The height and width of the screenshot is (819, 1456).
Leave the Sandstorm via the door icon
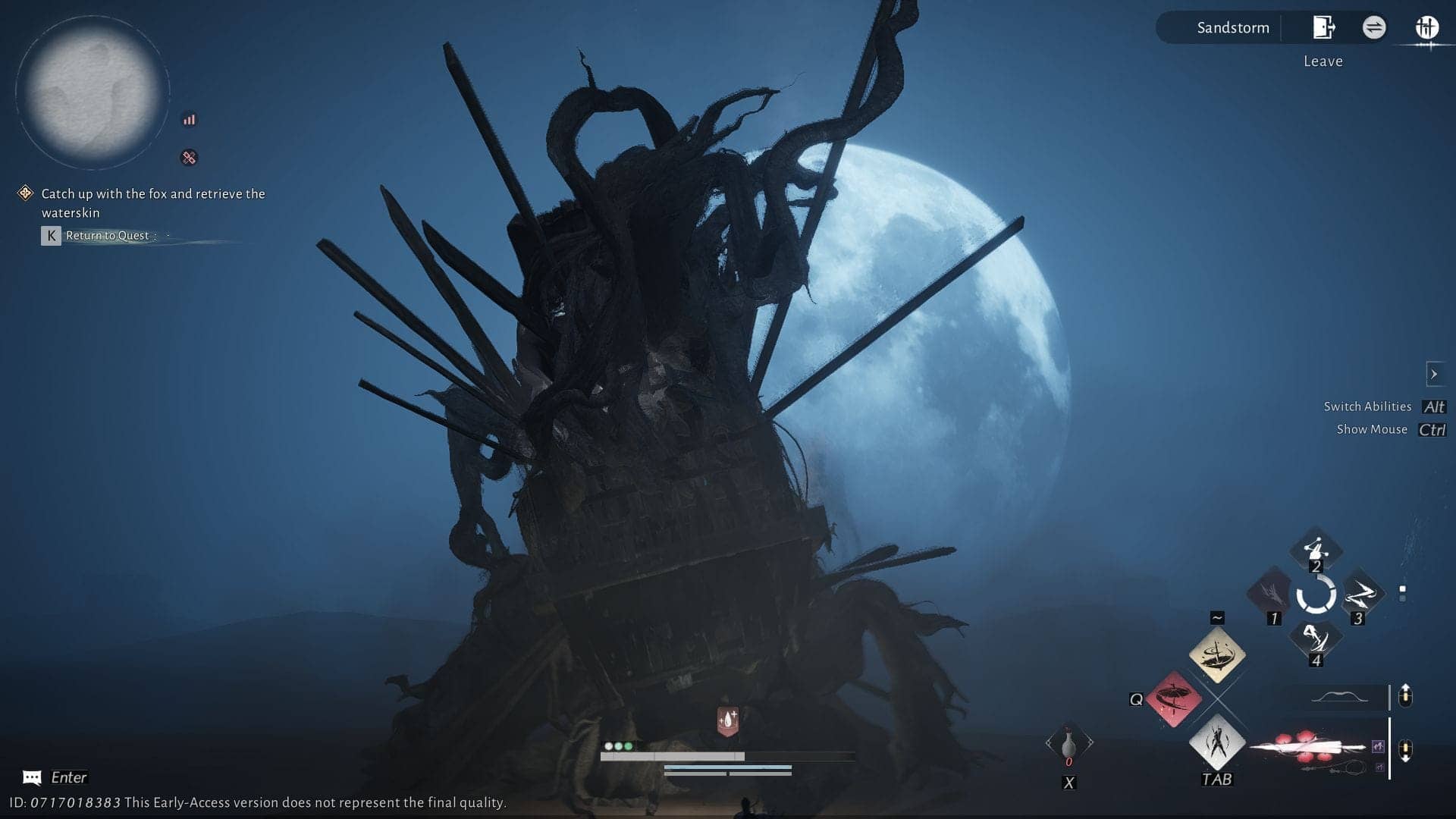click(x=1323, y=28)
